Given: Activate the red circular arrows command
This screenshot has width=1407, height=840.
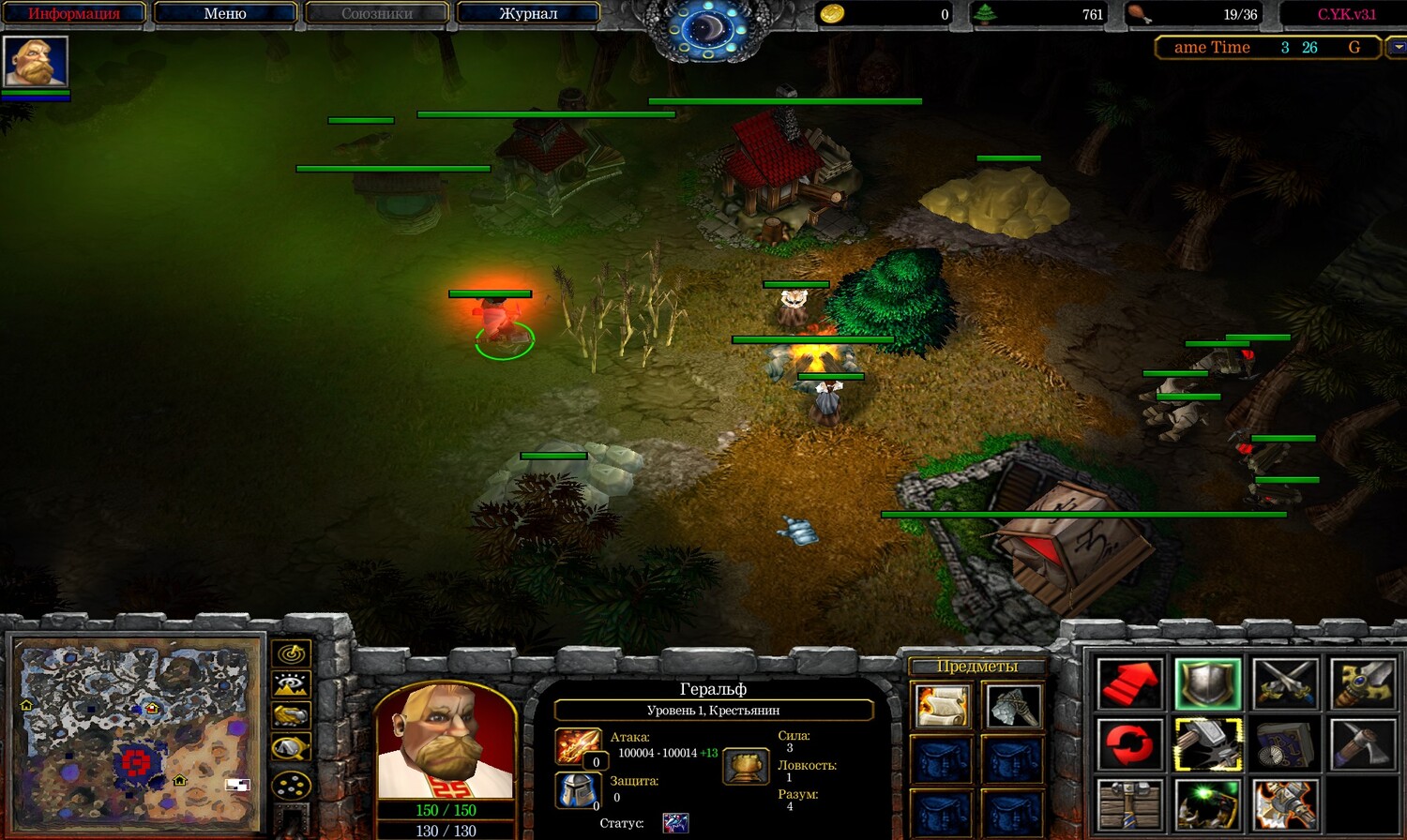Looking at the screenshot, I should point(1129,744).
